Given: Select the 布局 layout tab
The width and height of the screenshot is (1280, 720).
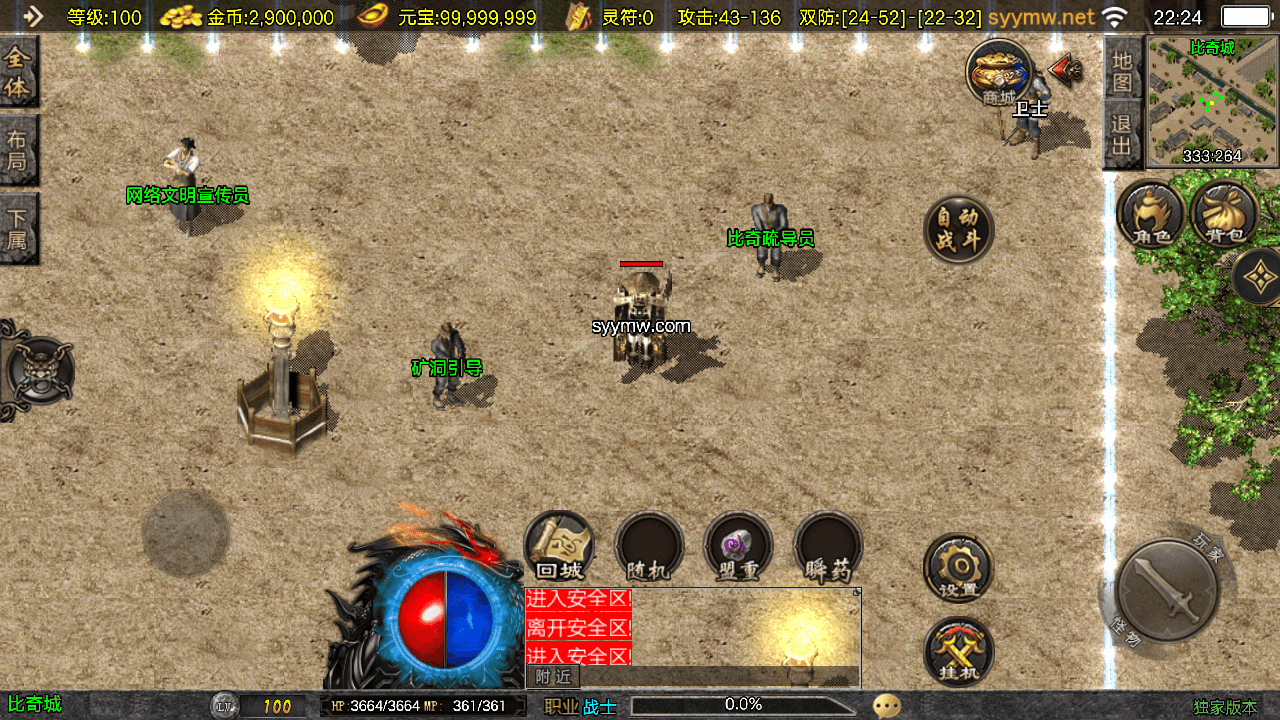Looking at the screenshot, I should tap(18, 150).
